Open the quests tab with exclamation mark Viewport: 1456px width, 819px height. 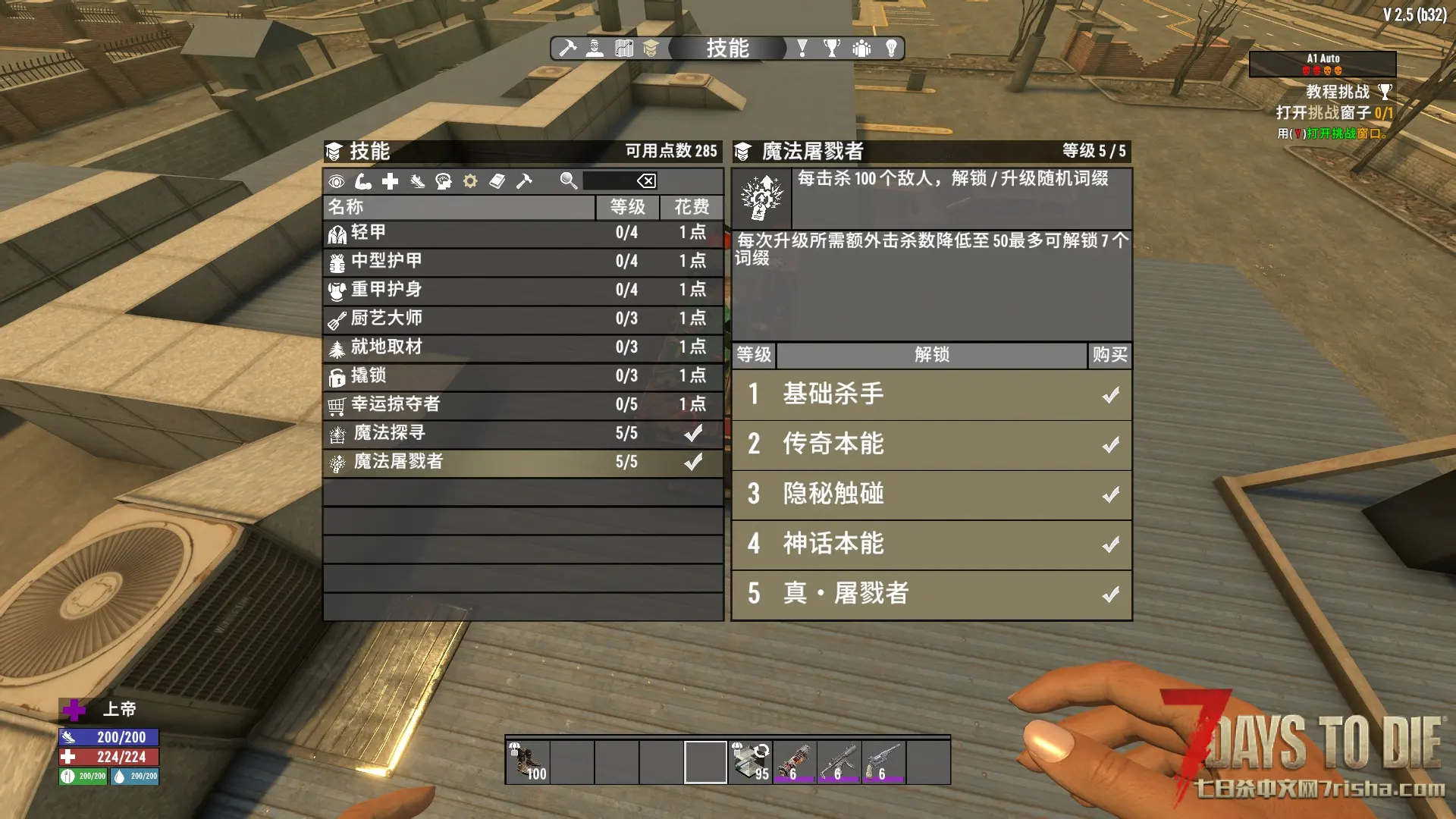point(802,49)
